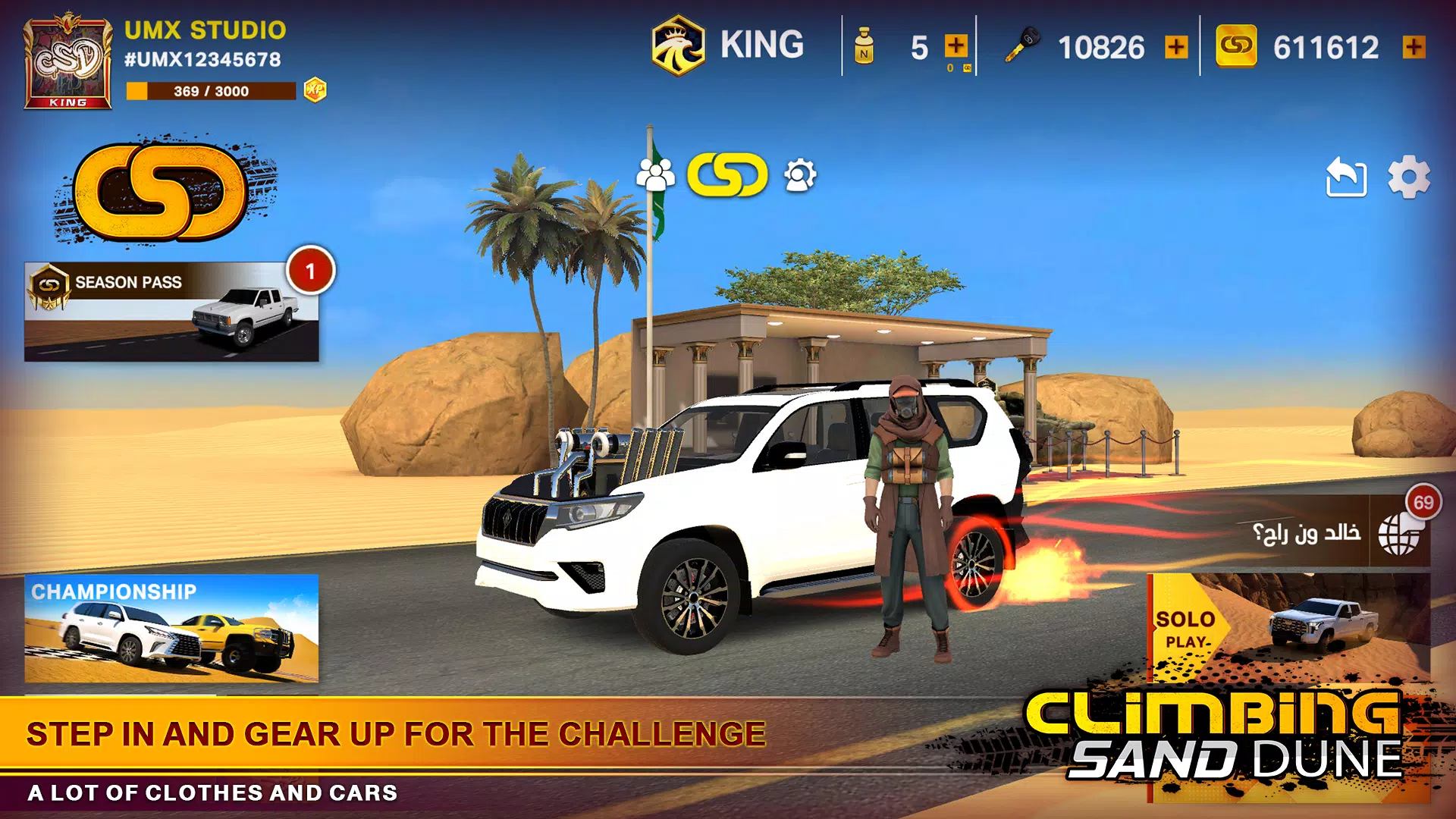Open the player profile avatar for UMX STUDIO

tap(67, 61)
